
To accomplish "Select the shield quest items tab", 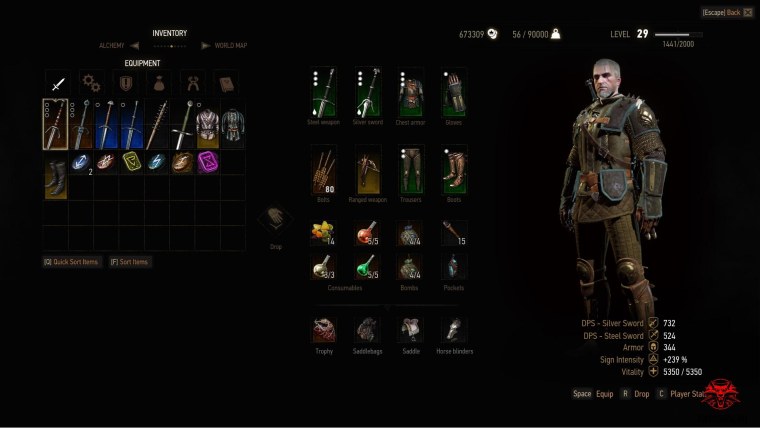I will tap(125, 84).
